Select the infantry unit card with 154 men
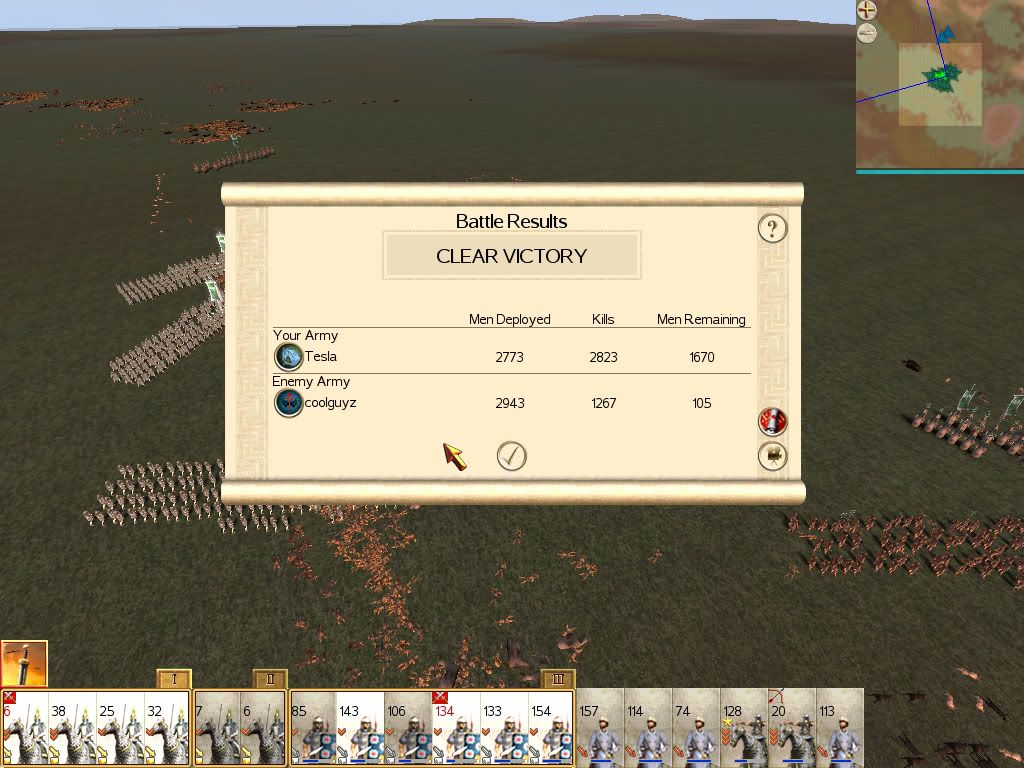The height and width of the screenshot is (768, 1024). (x=552, y=728)
